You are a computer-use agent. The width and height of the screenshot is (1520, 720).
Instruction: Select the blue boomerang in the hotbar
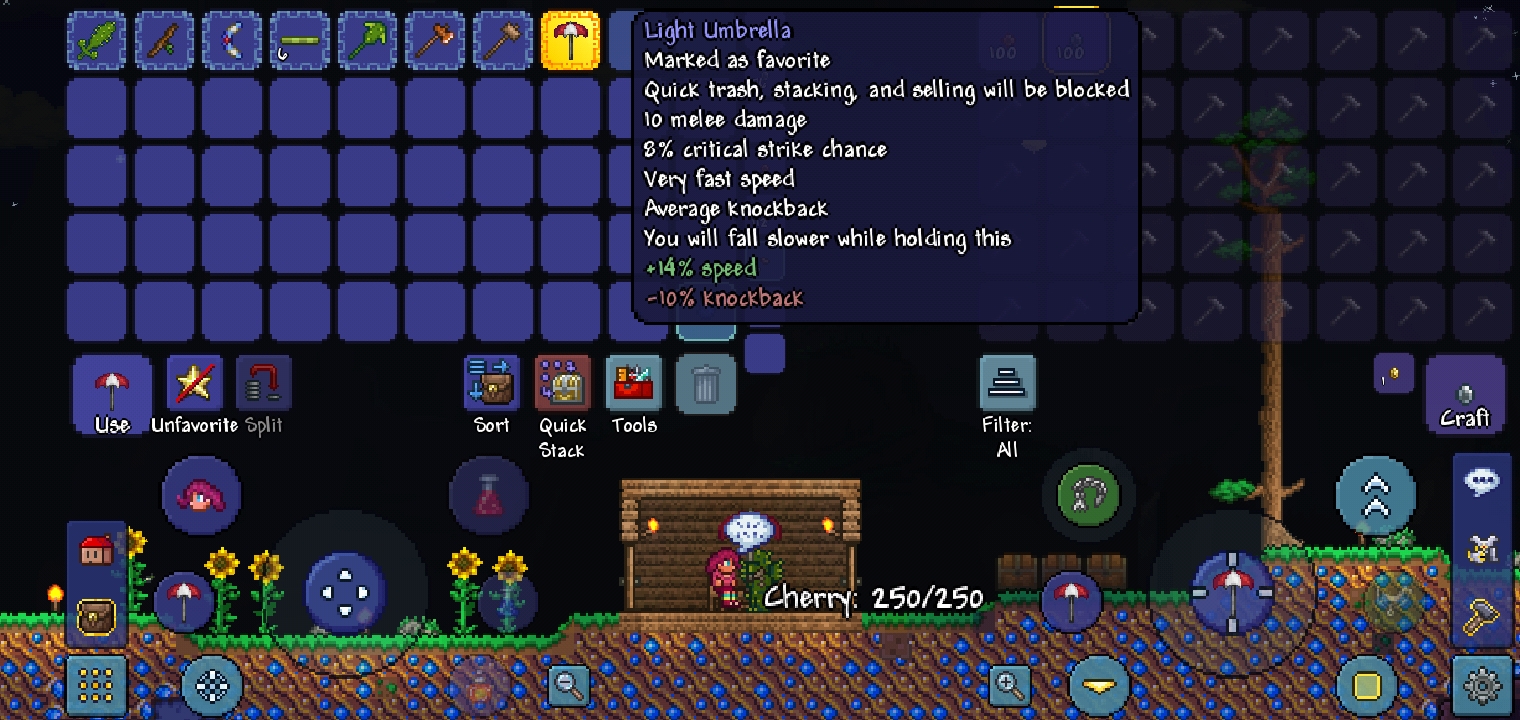click(232, 39)
